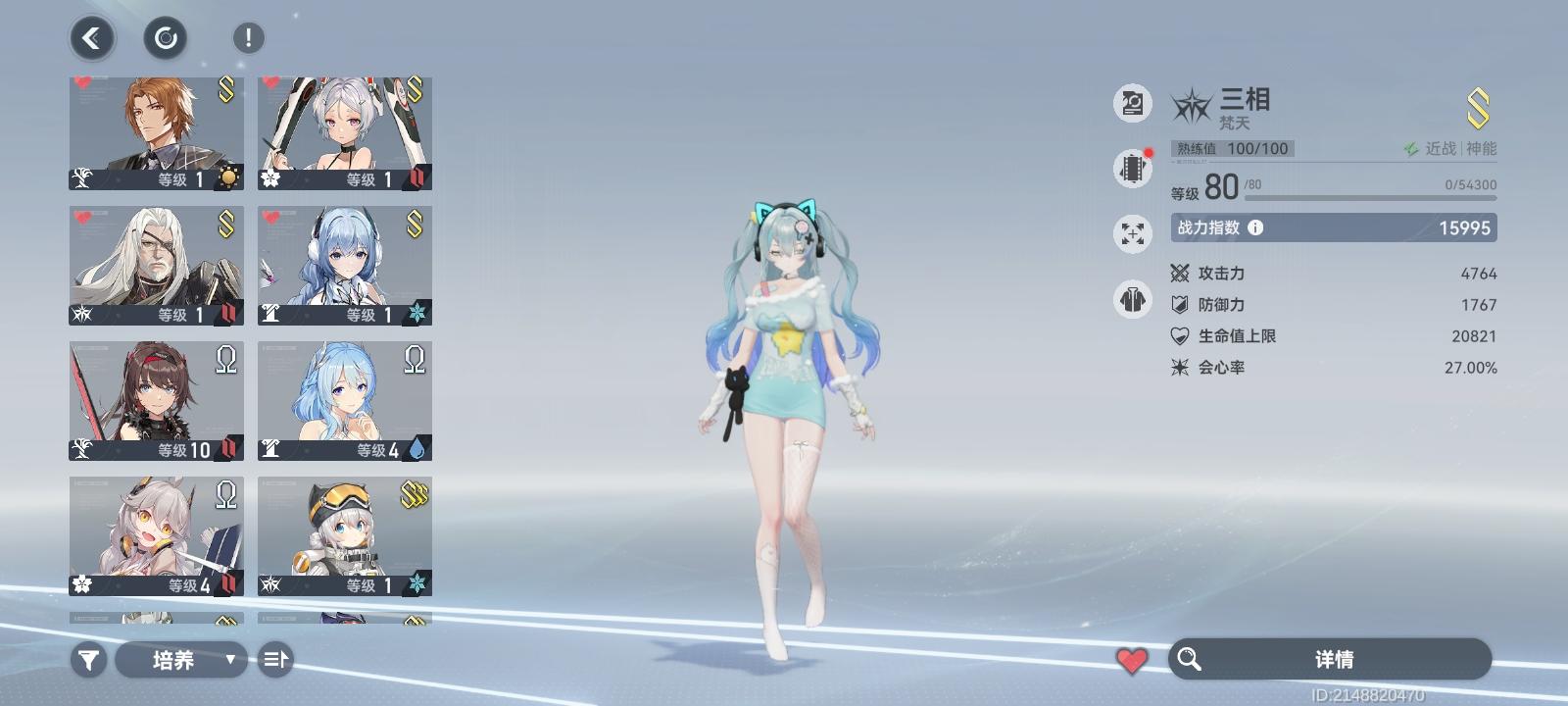Click the magnifier search icon in 详情 bar
This screenshot has width=1568, height=706.
click(1191, 660)
